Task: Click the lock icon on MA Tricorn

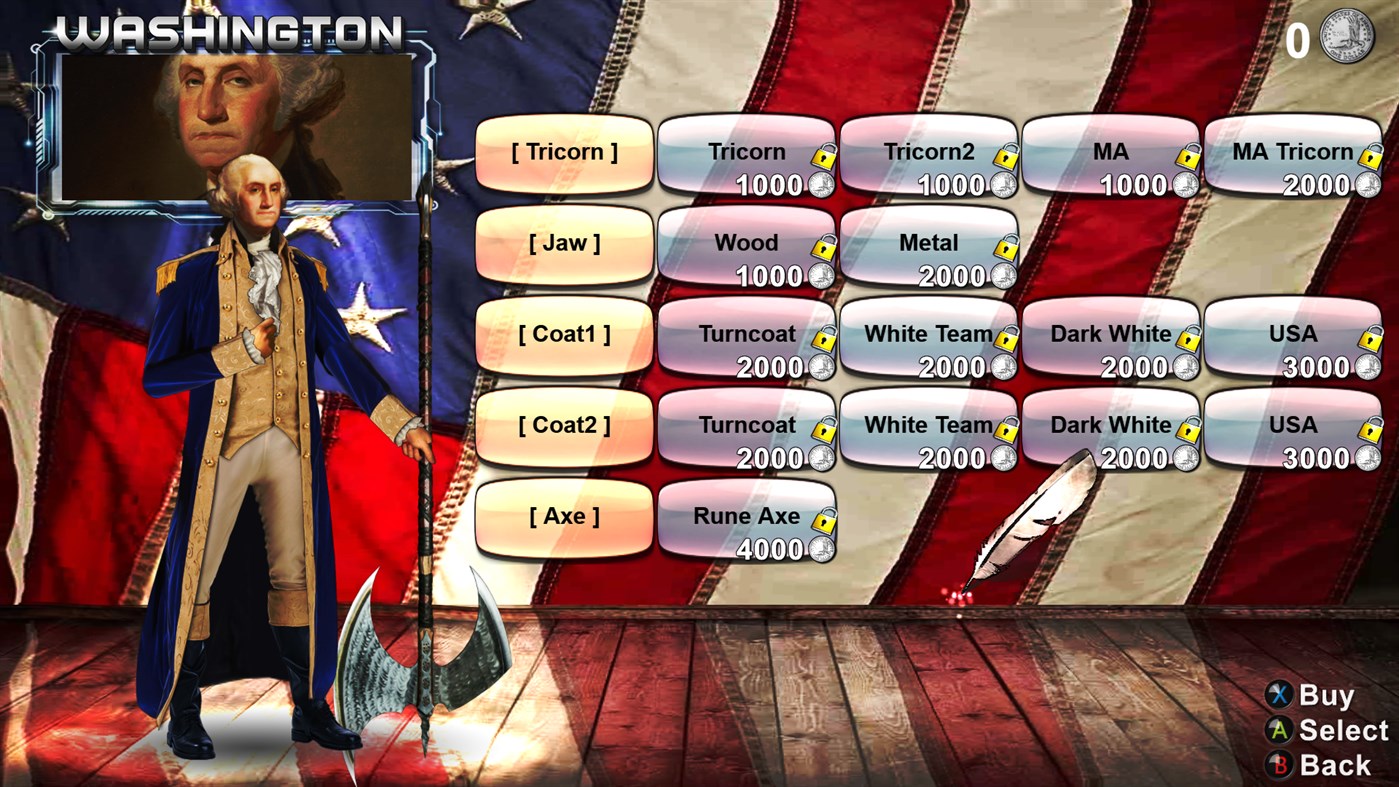Action: tap(1370, 157)
